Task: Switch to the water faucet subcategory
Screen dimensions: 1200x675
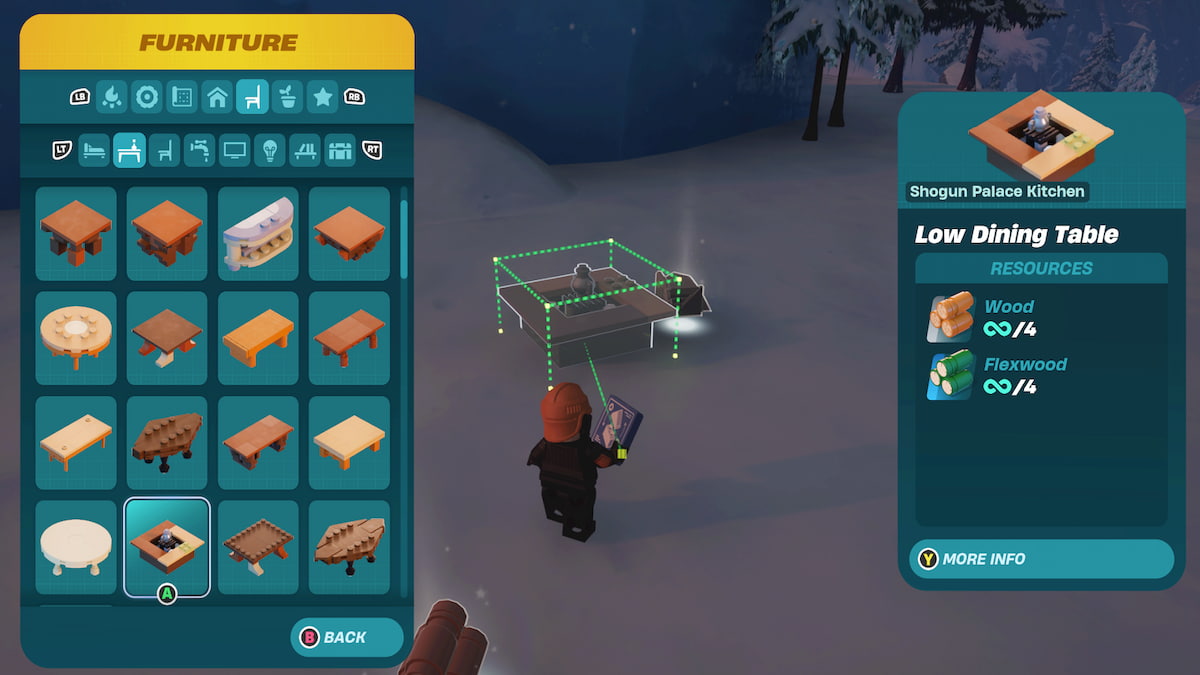Action: [199, 150]
